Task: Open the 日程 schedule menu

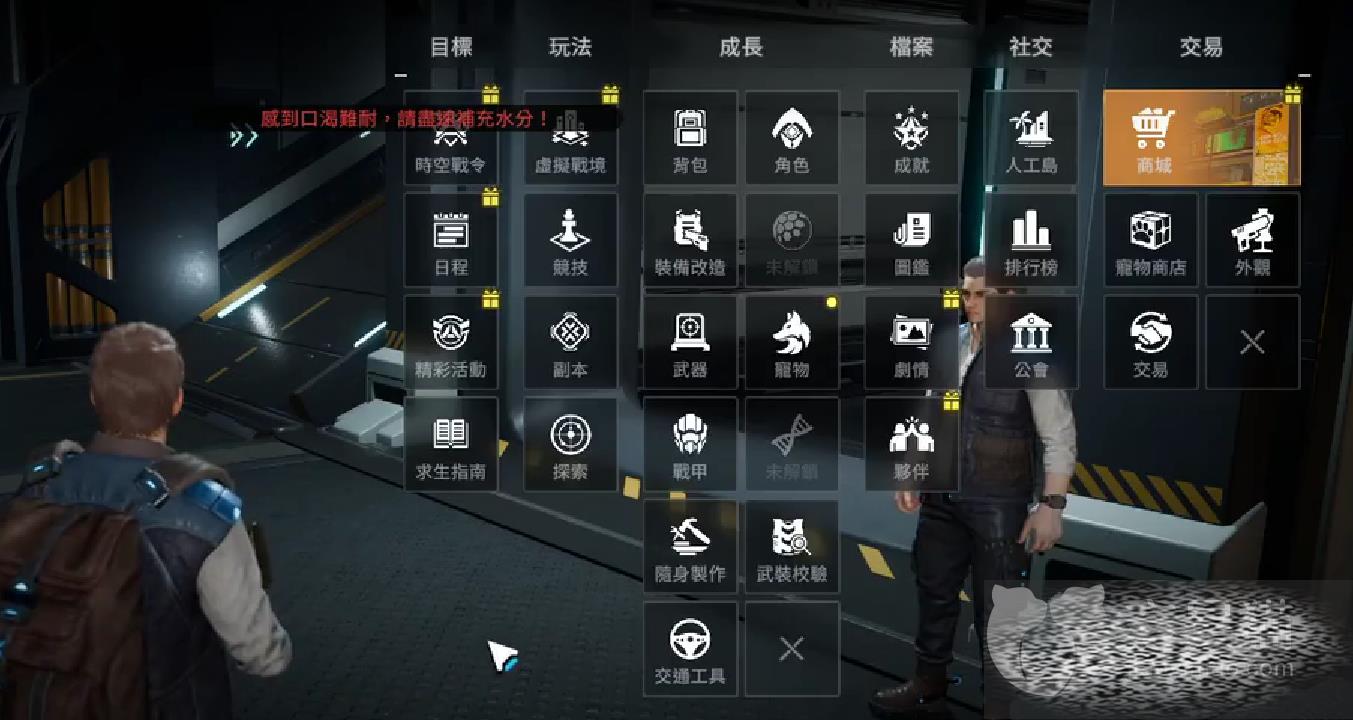Action: 451,240
